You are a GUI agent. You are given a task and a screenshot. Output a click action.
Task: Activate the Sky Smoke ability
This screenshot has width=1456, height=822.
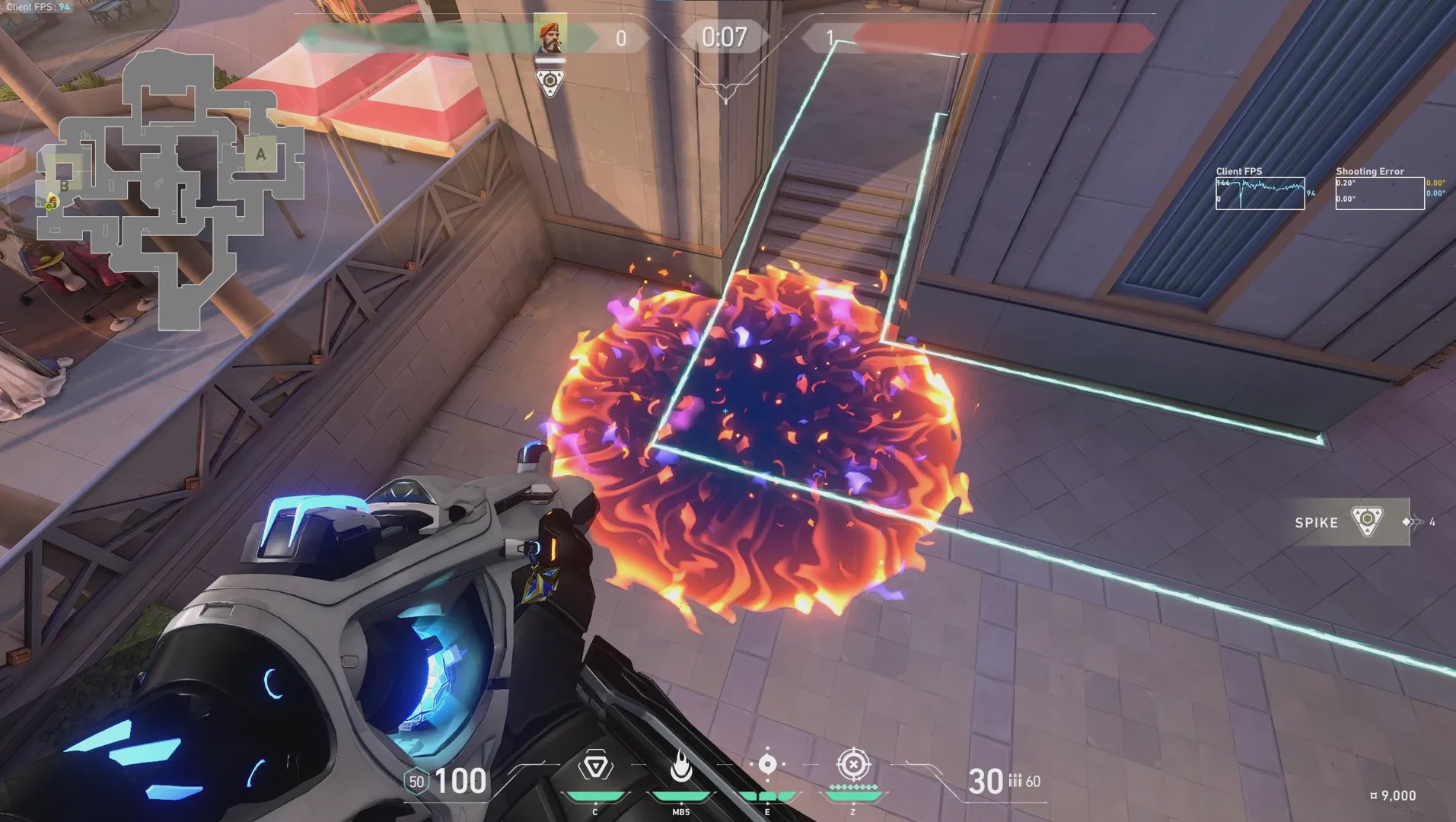(x=767, y=765)
